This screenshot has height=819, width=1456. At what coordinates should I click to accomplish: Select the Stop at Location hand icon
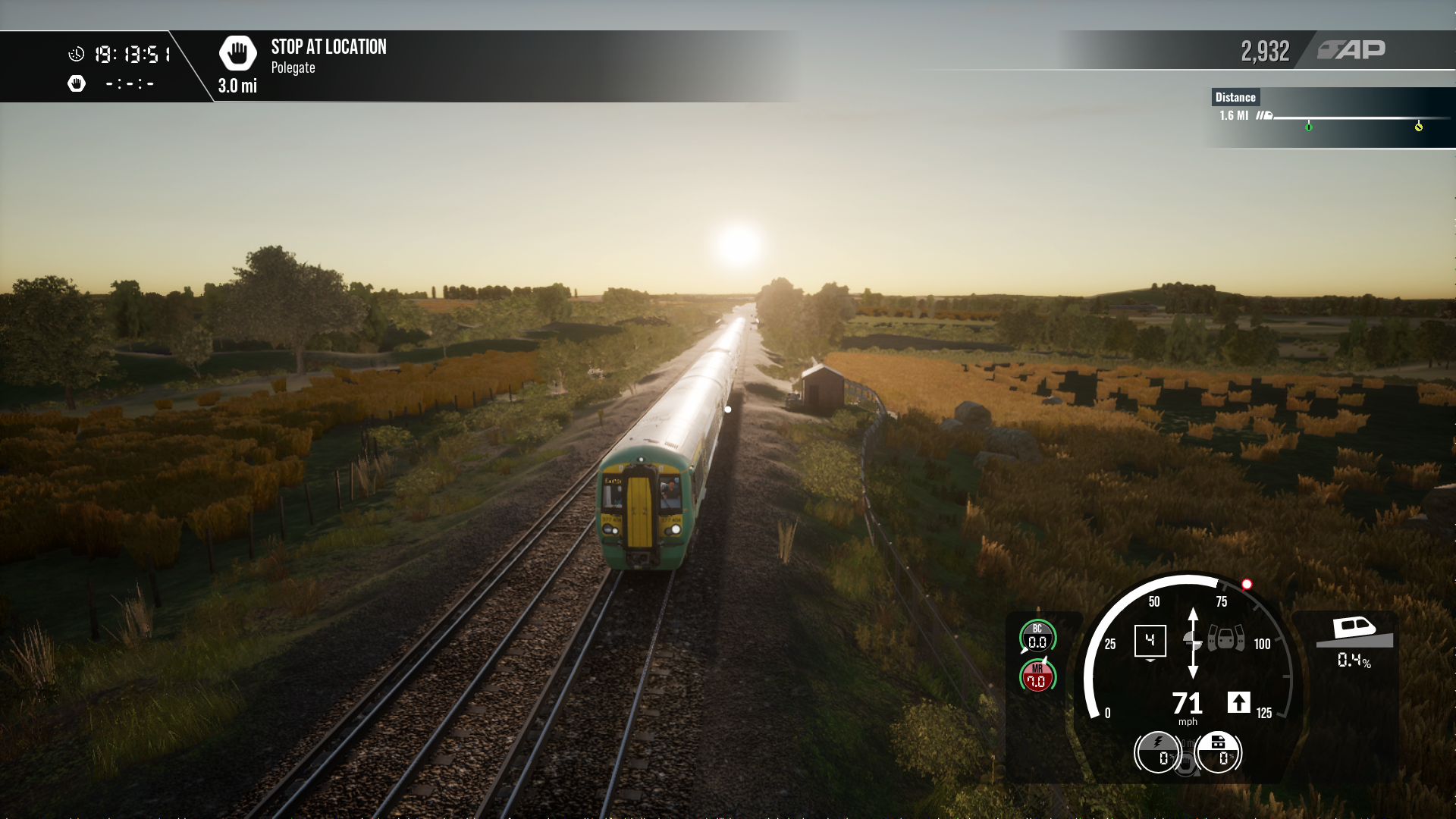tap(237, 53)
